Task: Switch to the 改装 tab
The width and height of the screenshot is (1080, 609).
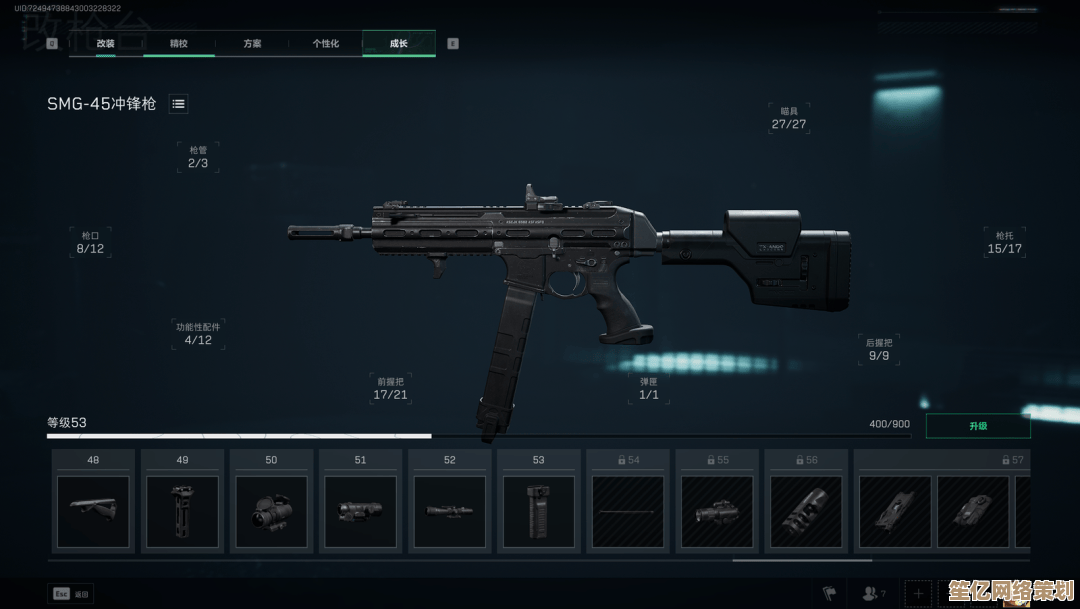Action: pos(105,43)
